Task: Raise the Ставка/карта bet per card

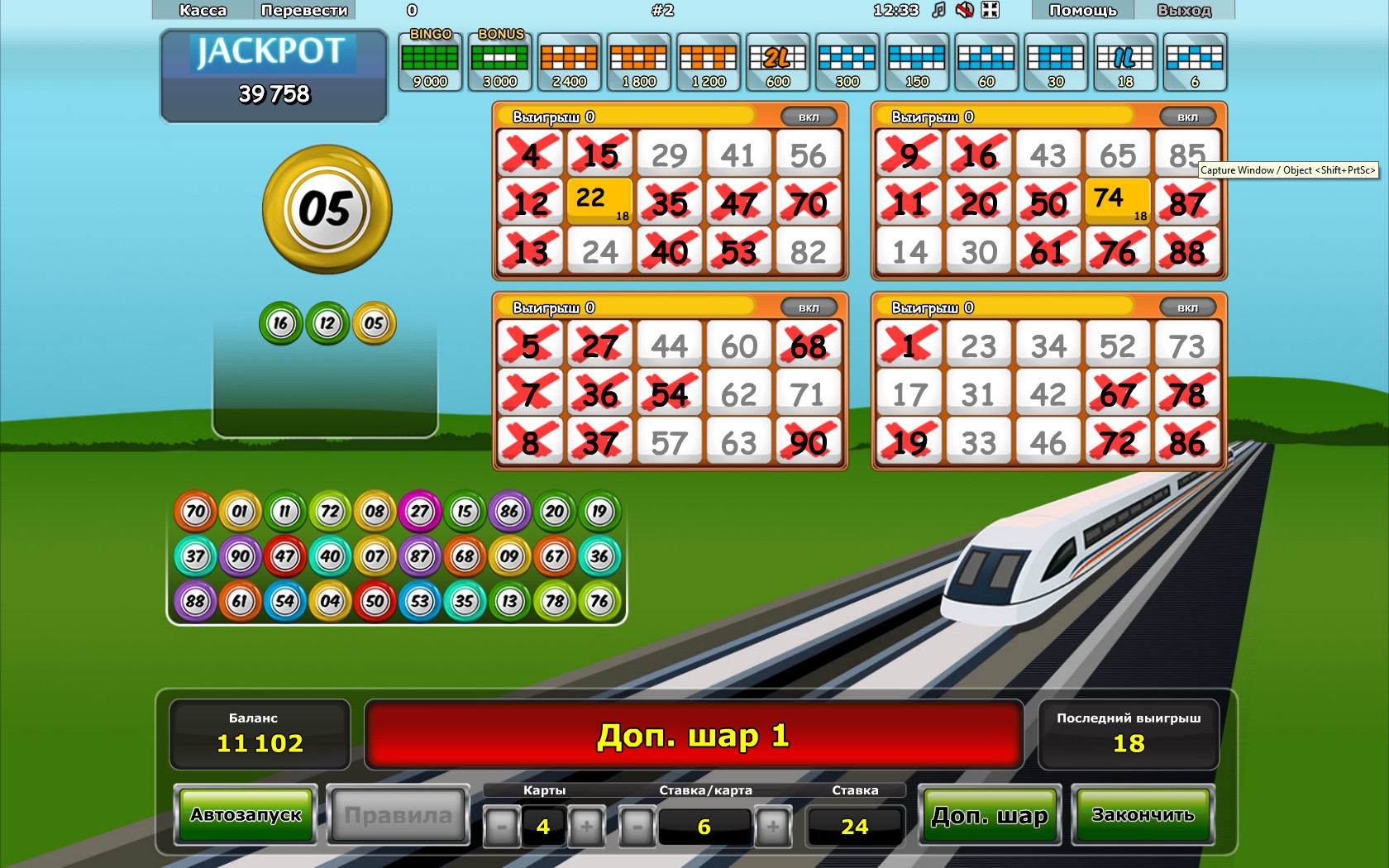Action: (772, 826)
